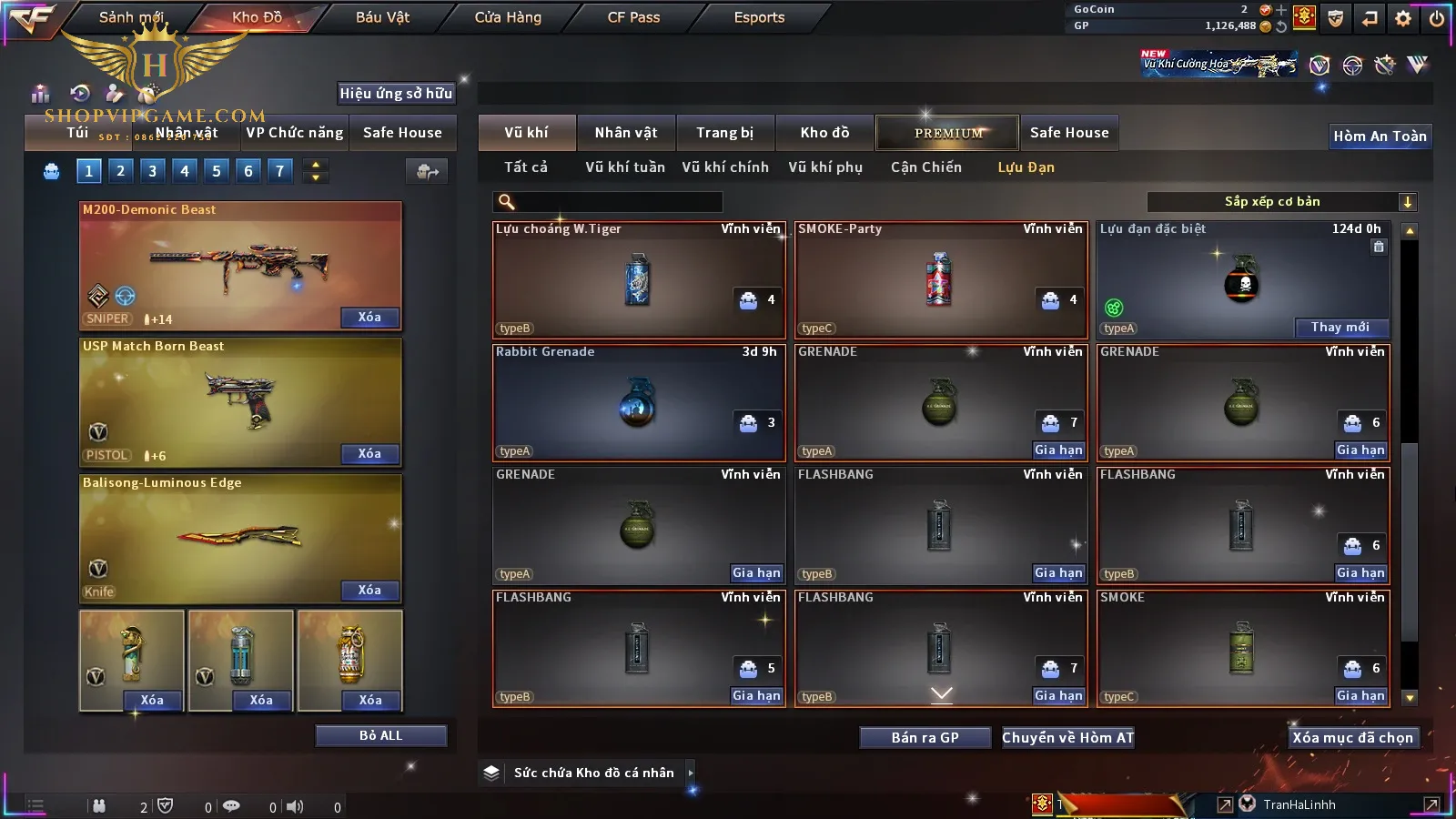
Task: Select the Vũ khí chính category tab
Action: [x=725, y=167]
